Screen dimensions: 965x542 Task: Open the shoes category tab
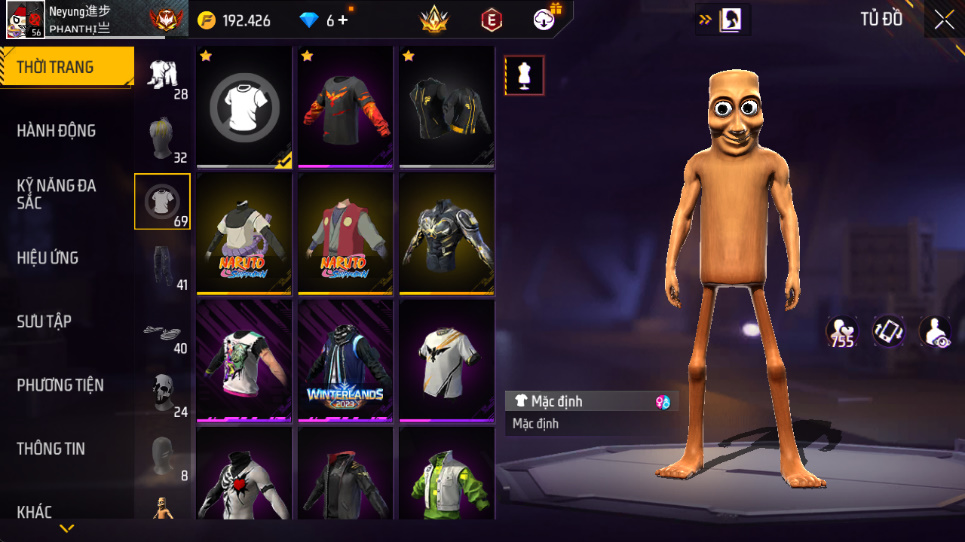162,331
